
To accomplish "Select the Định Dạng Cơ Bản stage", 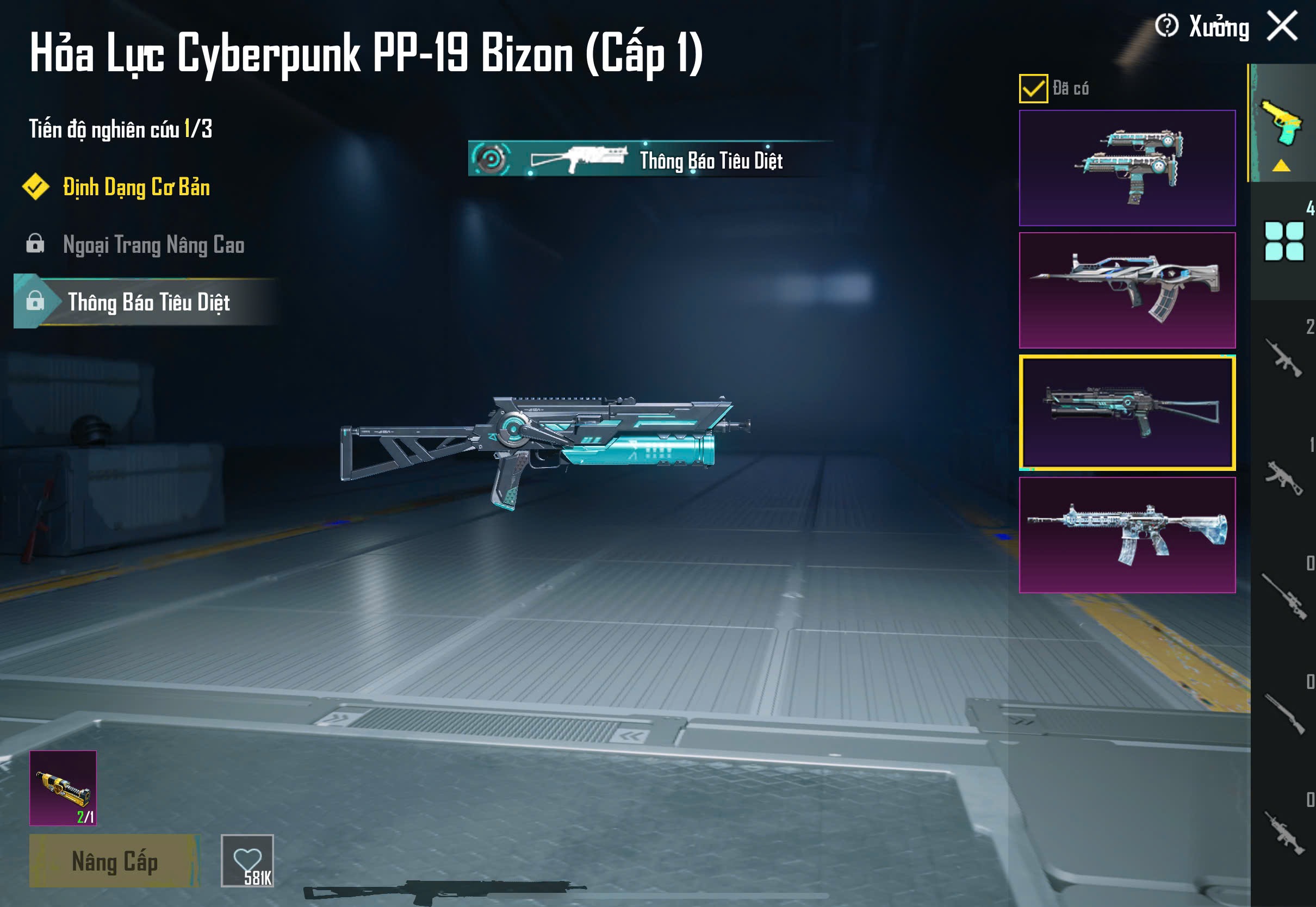I will (x=136, y=187).
